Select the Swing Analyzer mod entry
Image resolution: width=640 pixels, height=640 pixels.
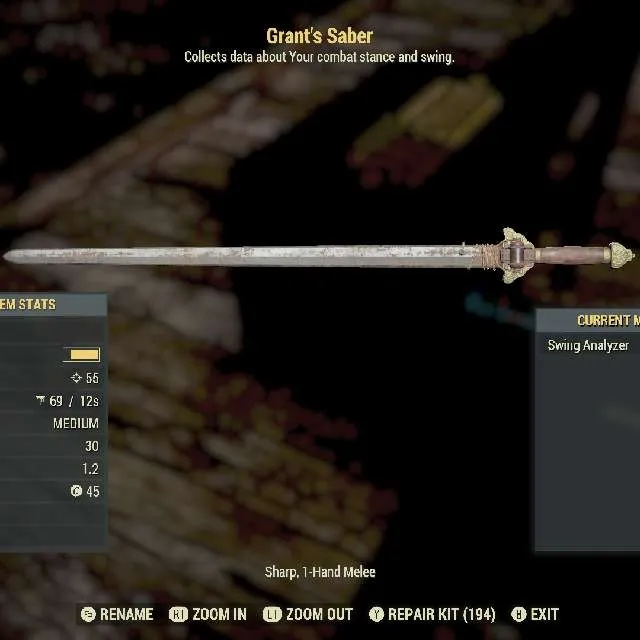coord(588,346)
